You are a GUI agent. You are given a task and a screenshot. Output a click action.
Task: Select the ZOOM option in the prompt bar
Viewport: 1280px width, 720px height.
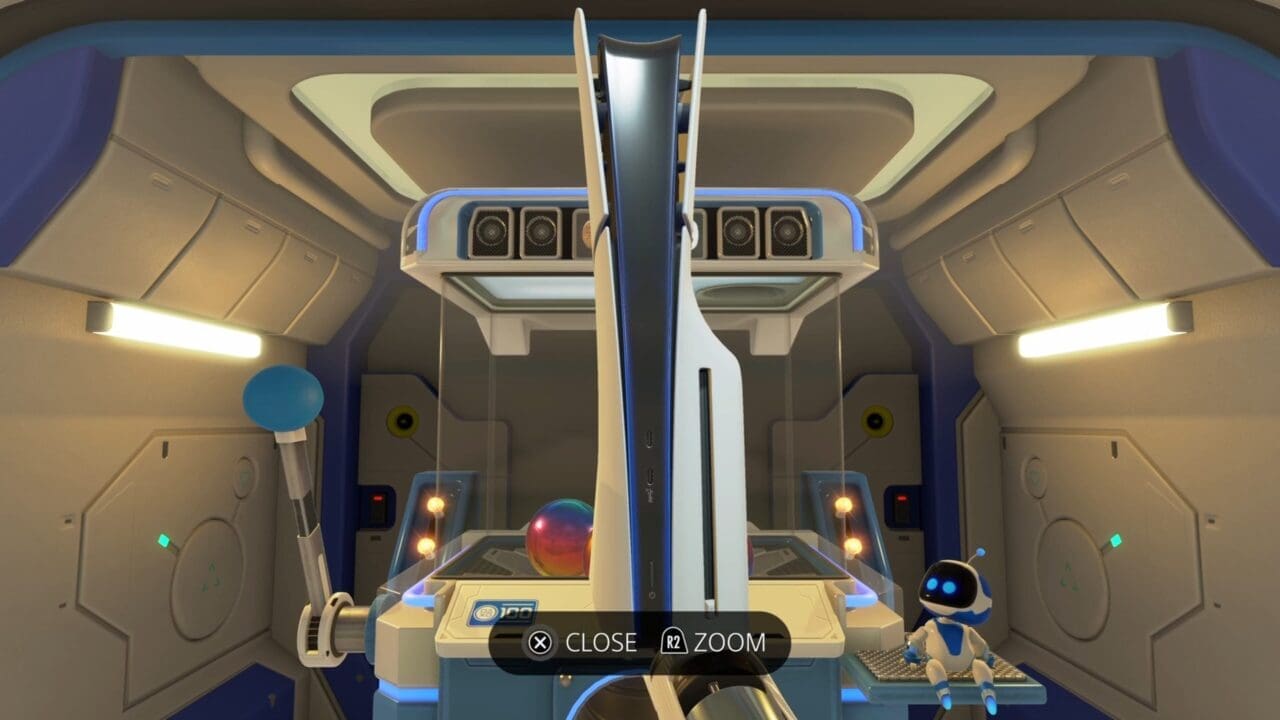click(x=732, y=640)
